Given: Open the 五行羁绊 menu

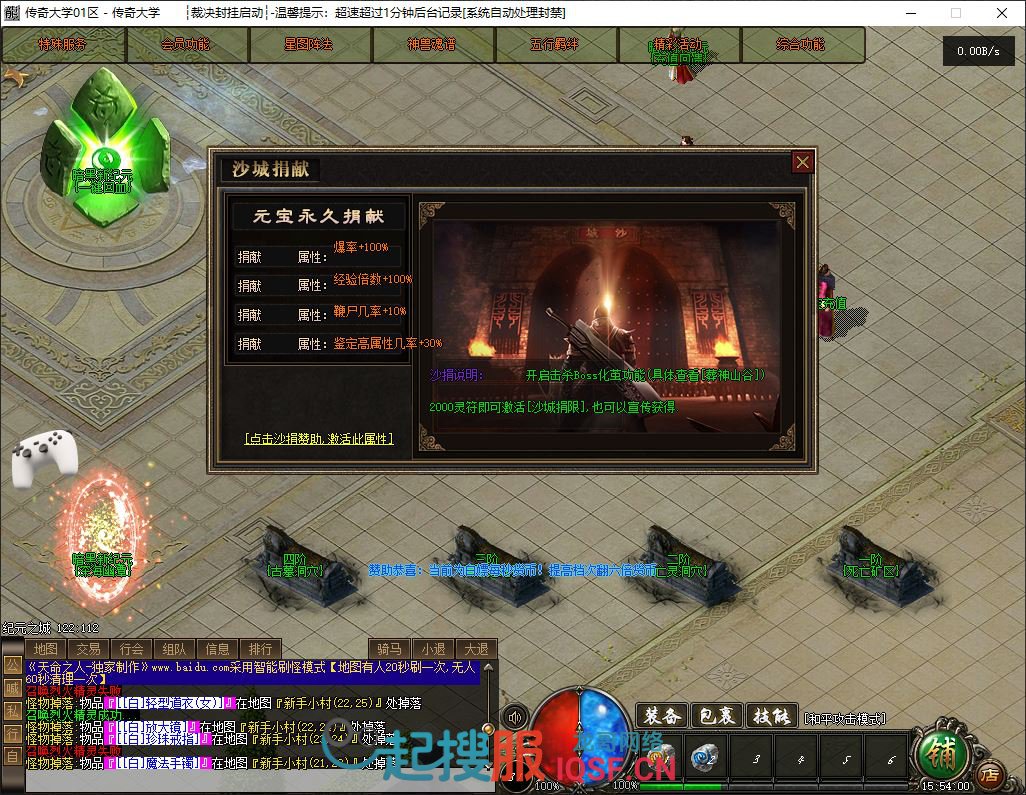Looking at the screenshot, I should pyautogui.click(x=555, y=45).
